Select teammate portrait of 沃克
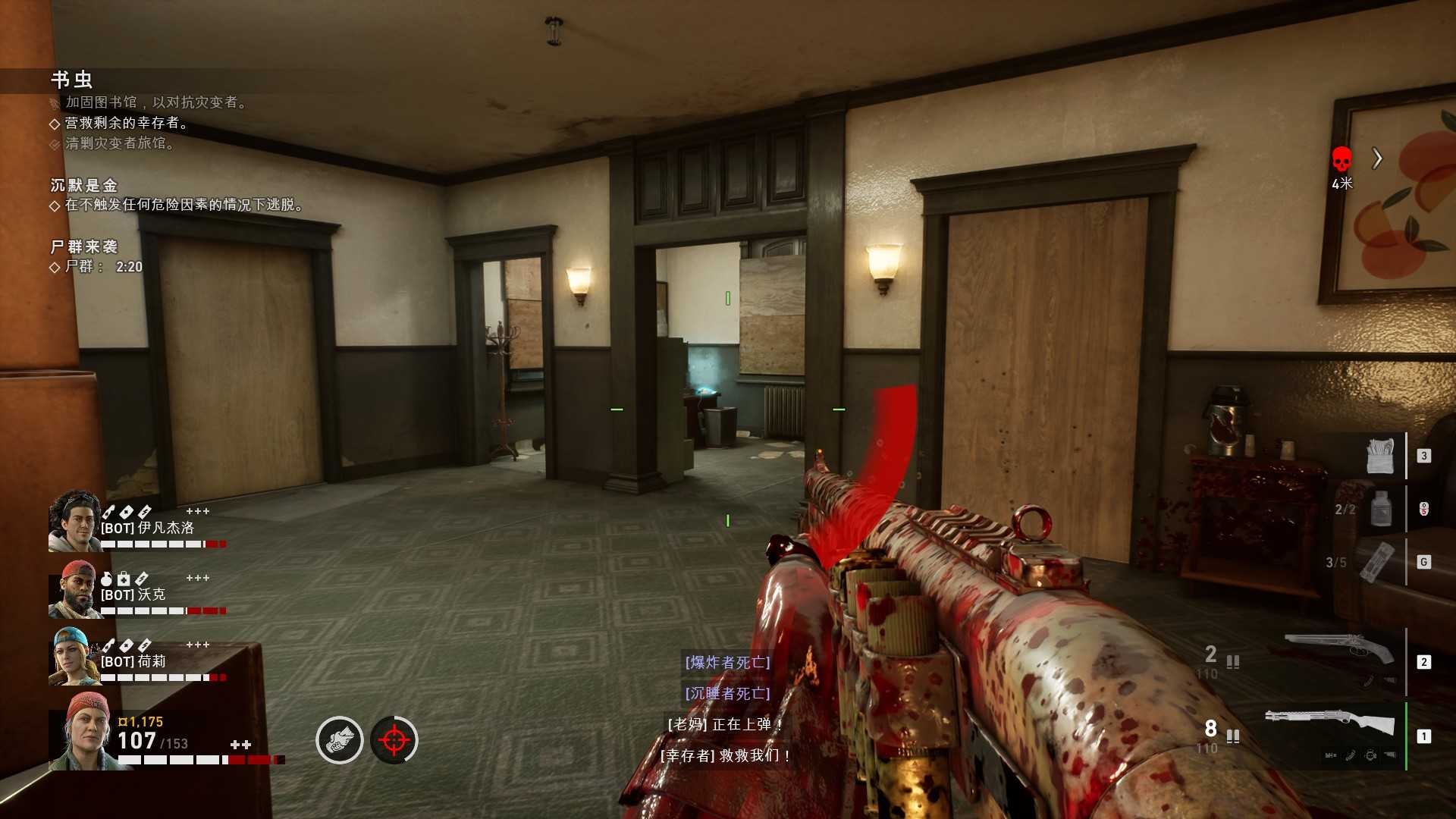 coord(74,589)
